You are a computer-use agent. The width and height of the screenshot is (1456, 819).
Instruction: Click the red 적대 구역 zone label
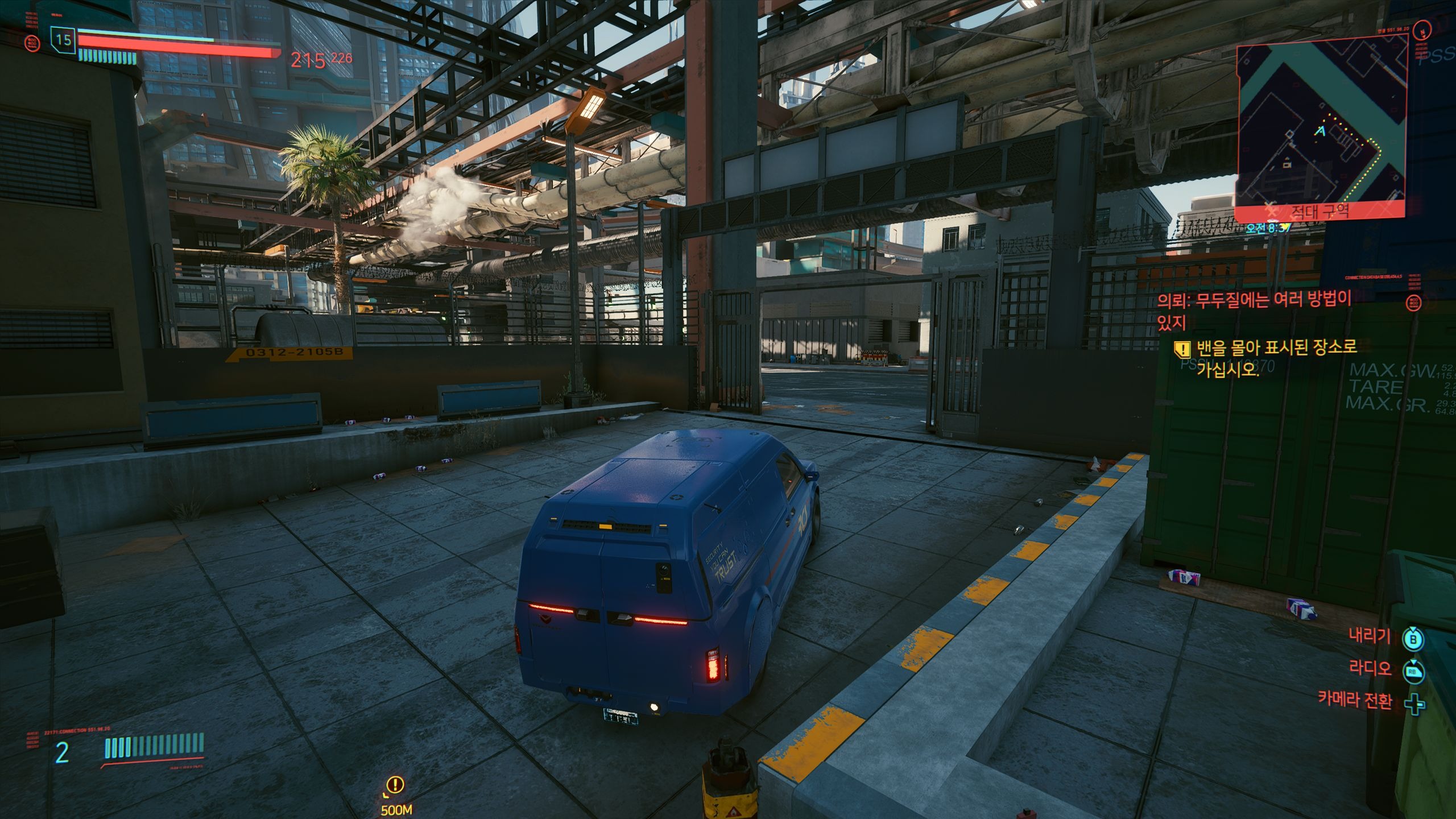click(1319, 212)
